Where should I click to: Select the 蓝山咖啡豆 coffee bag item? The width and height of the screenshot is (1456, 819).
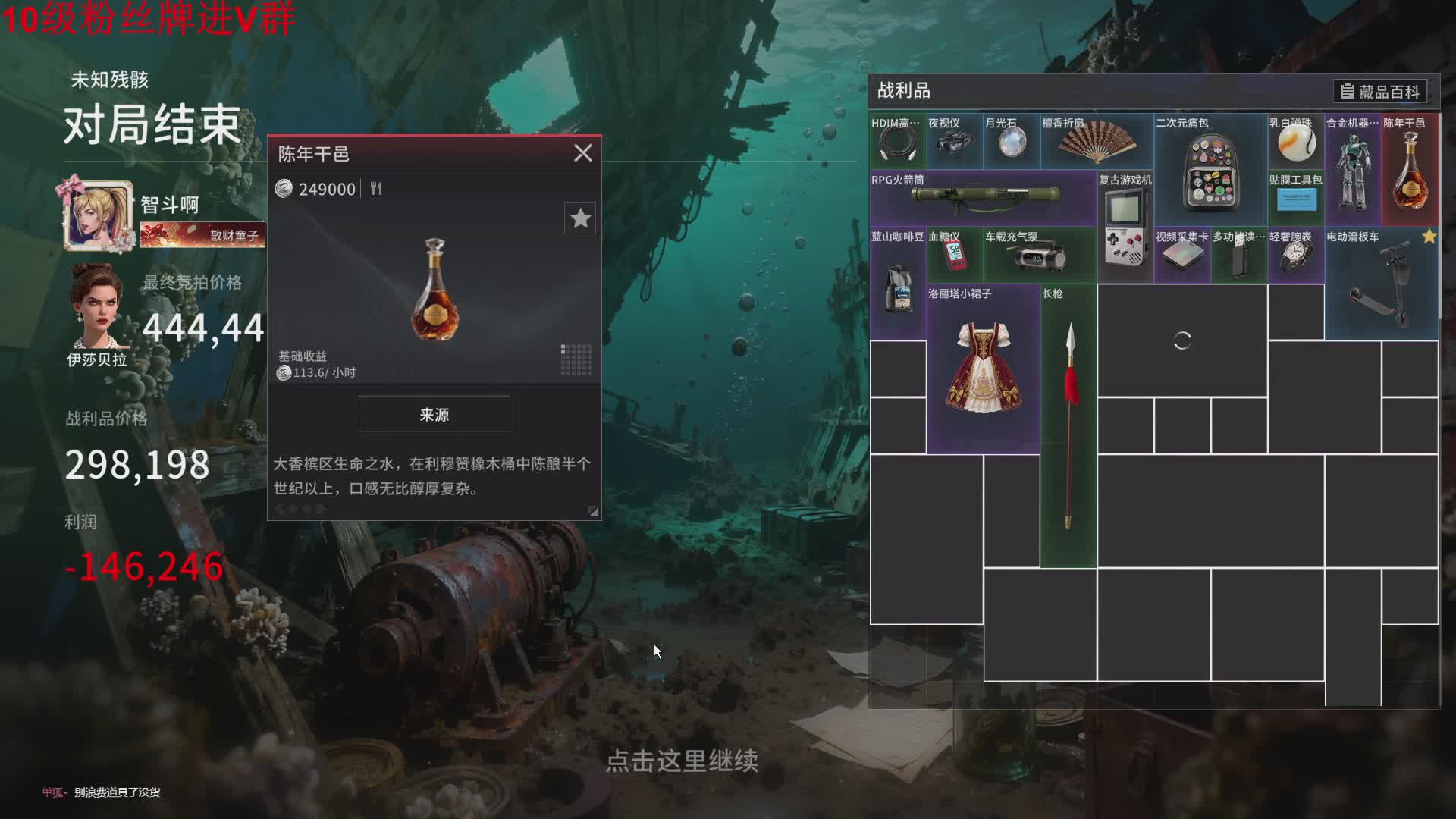point(898,284)
